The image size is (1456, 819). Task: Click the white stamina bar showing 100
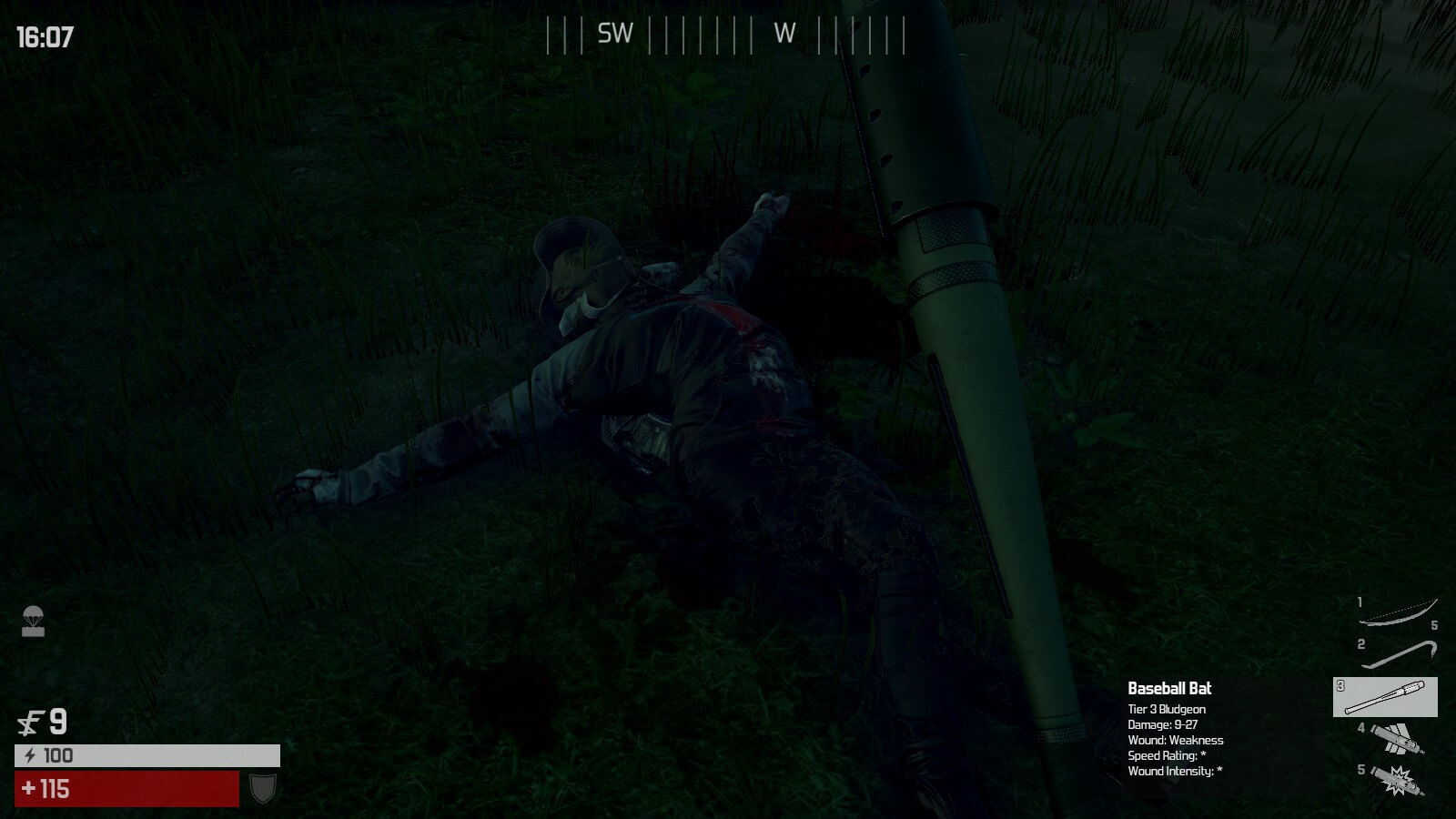coord(146,753)
